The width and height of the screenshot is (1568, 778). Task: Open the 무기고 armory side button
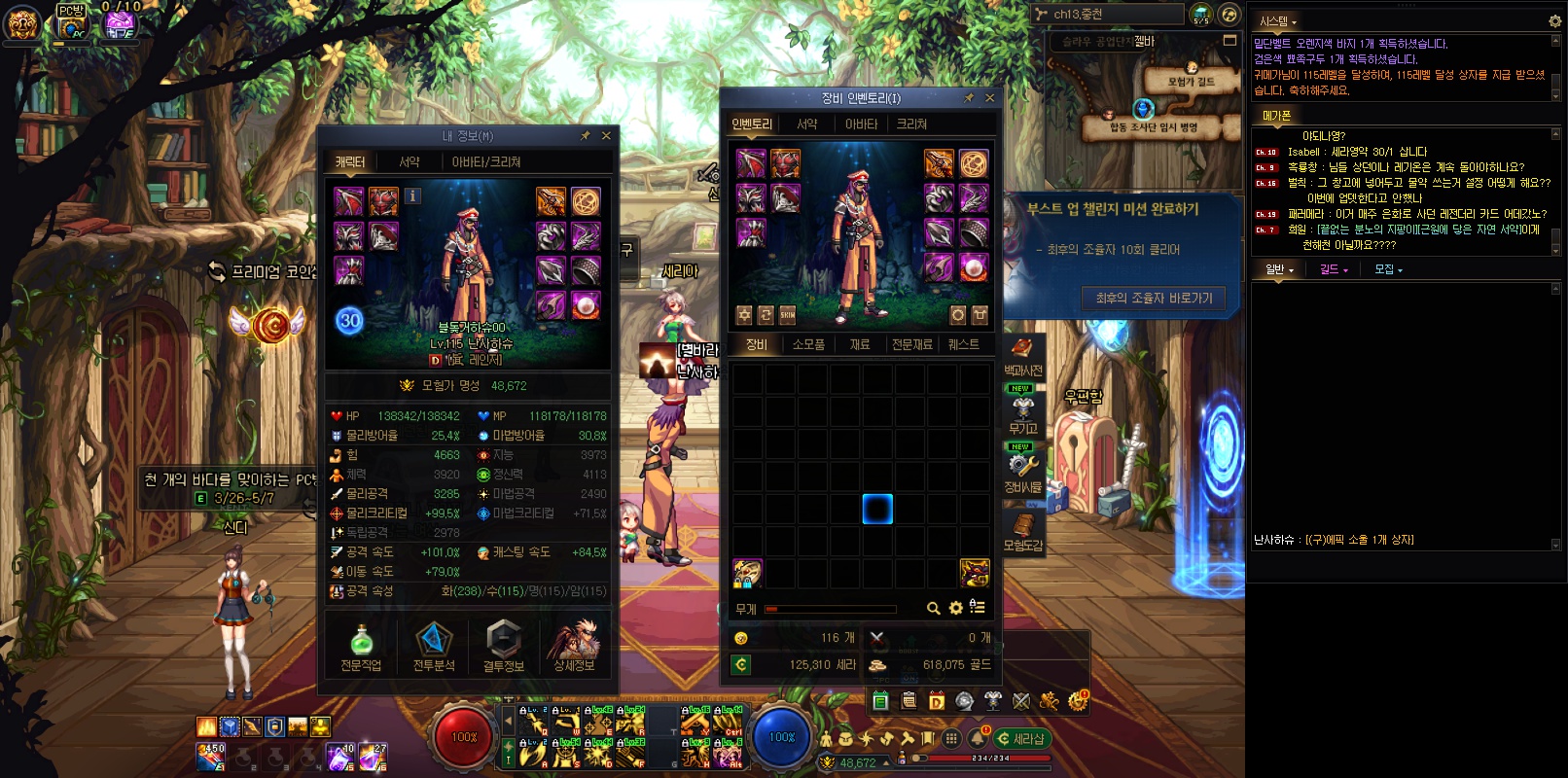click(1022, 412)
